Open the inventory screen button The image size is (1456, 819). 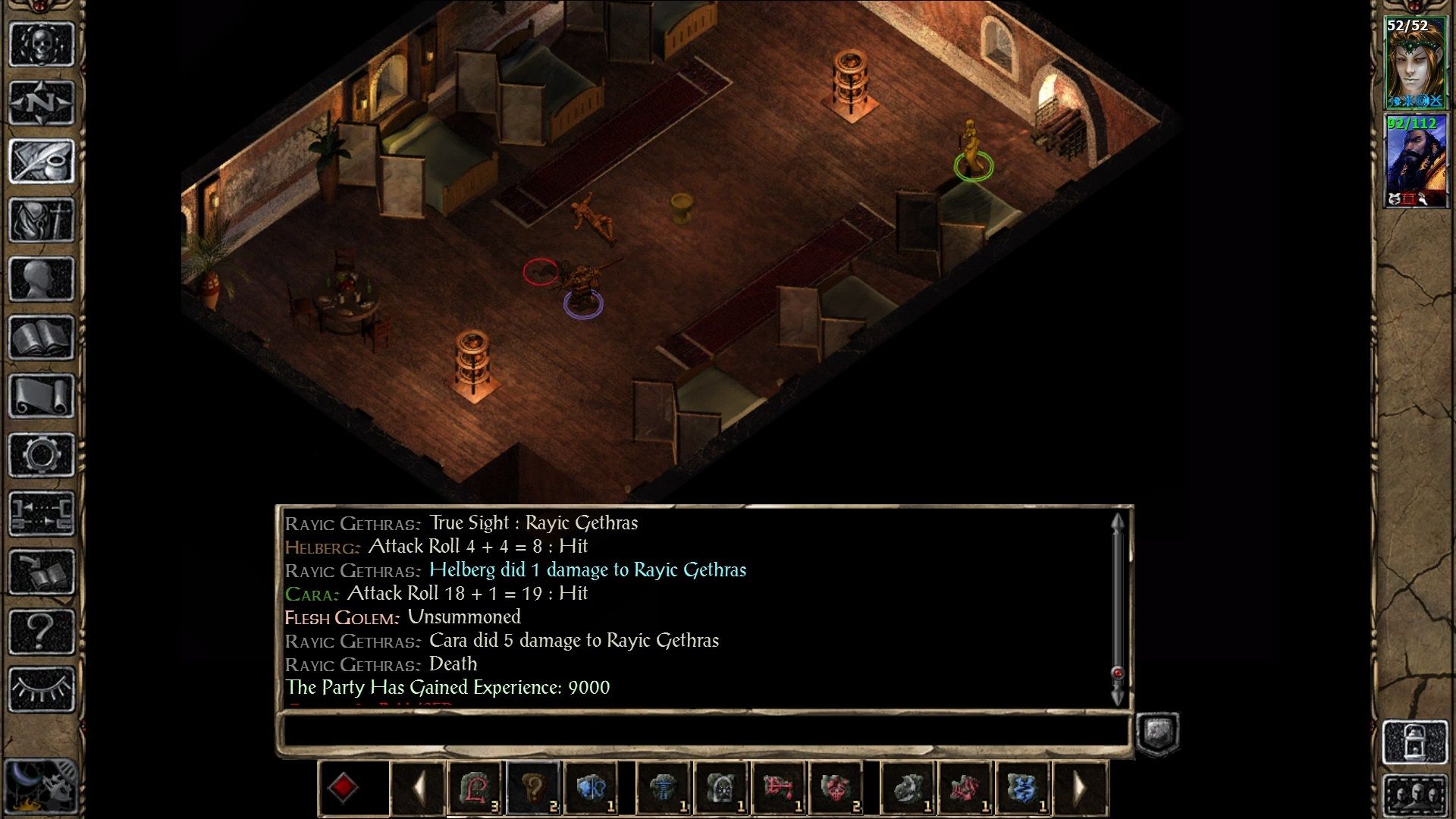coord(42,220)
